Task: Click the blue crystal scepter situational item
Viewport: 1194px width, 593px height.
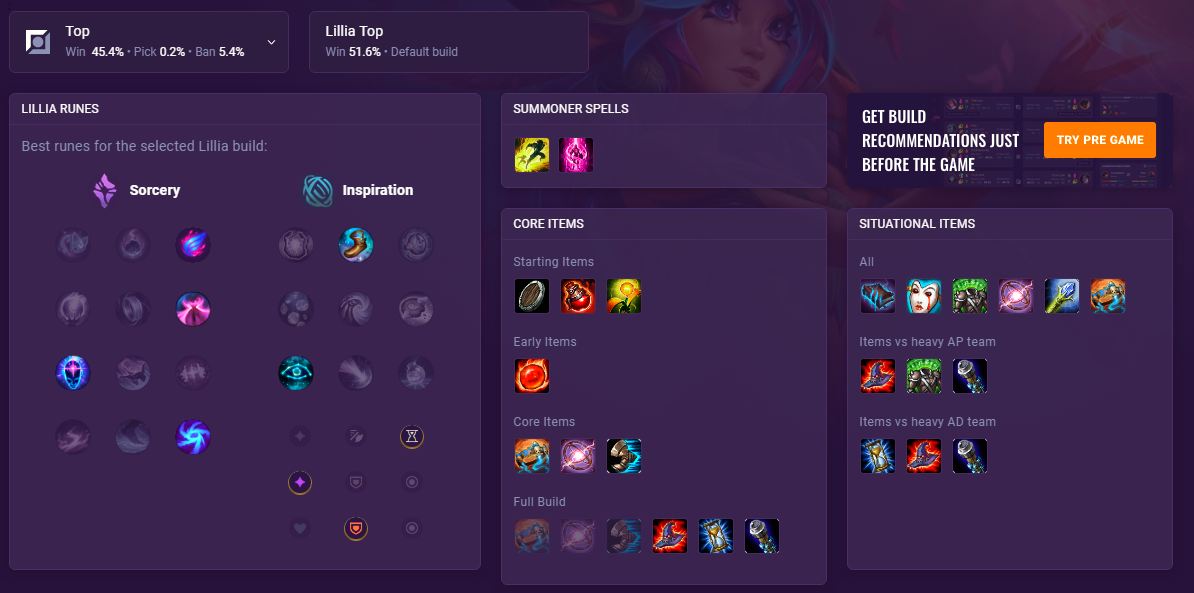Action: 1062,296
